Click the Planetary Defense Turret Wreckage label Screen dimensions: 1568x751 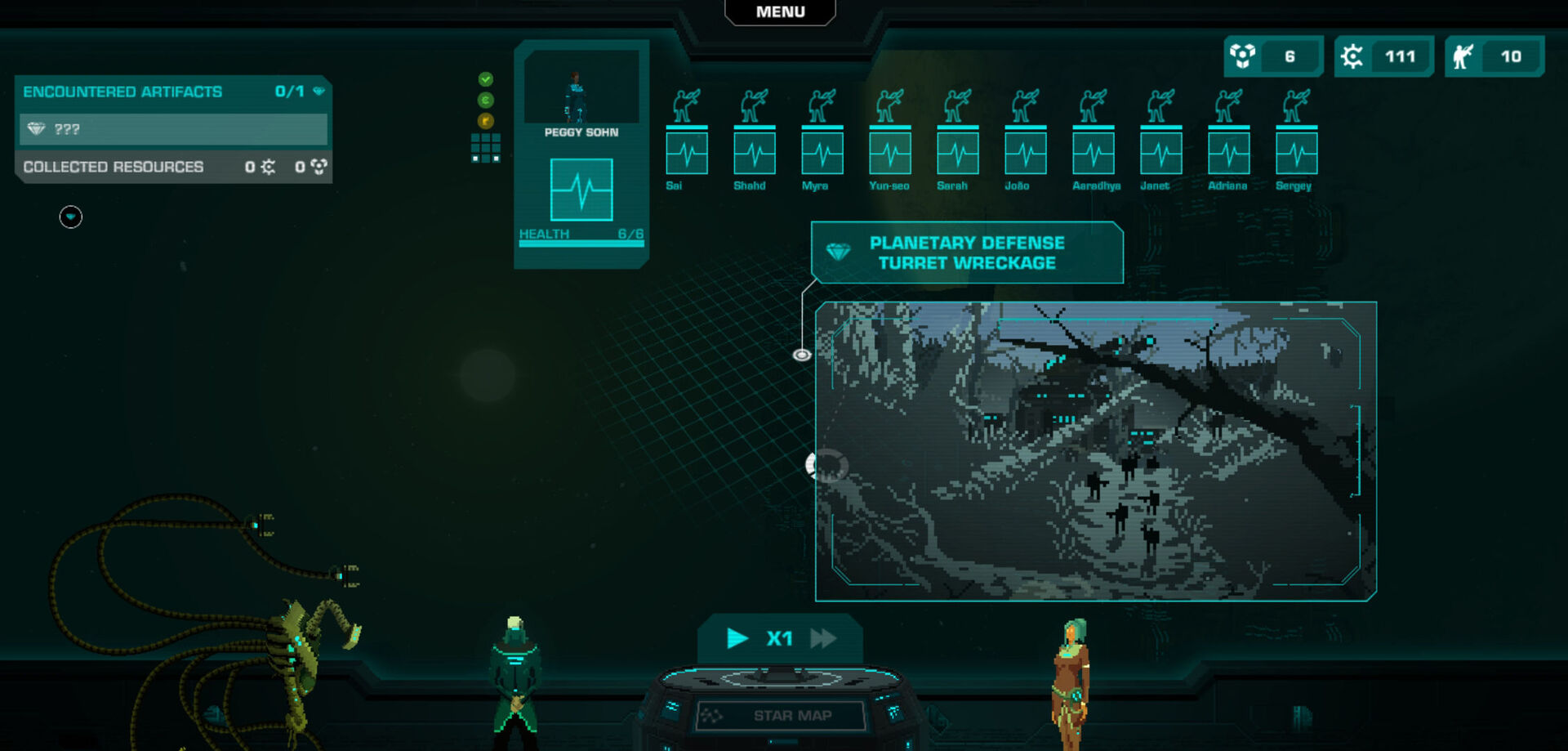point(967,253)
